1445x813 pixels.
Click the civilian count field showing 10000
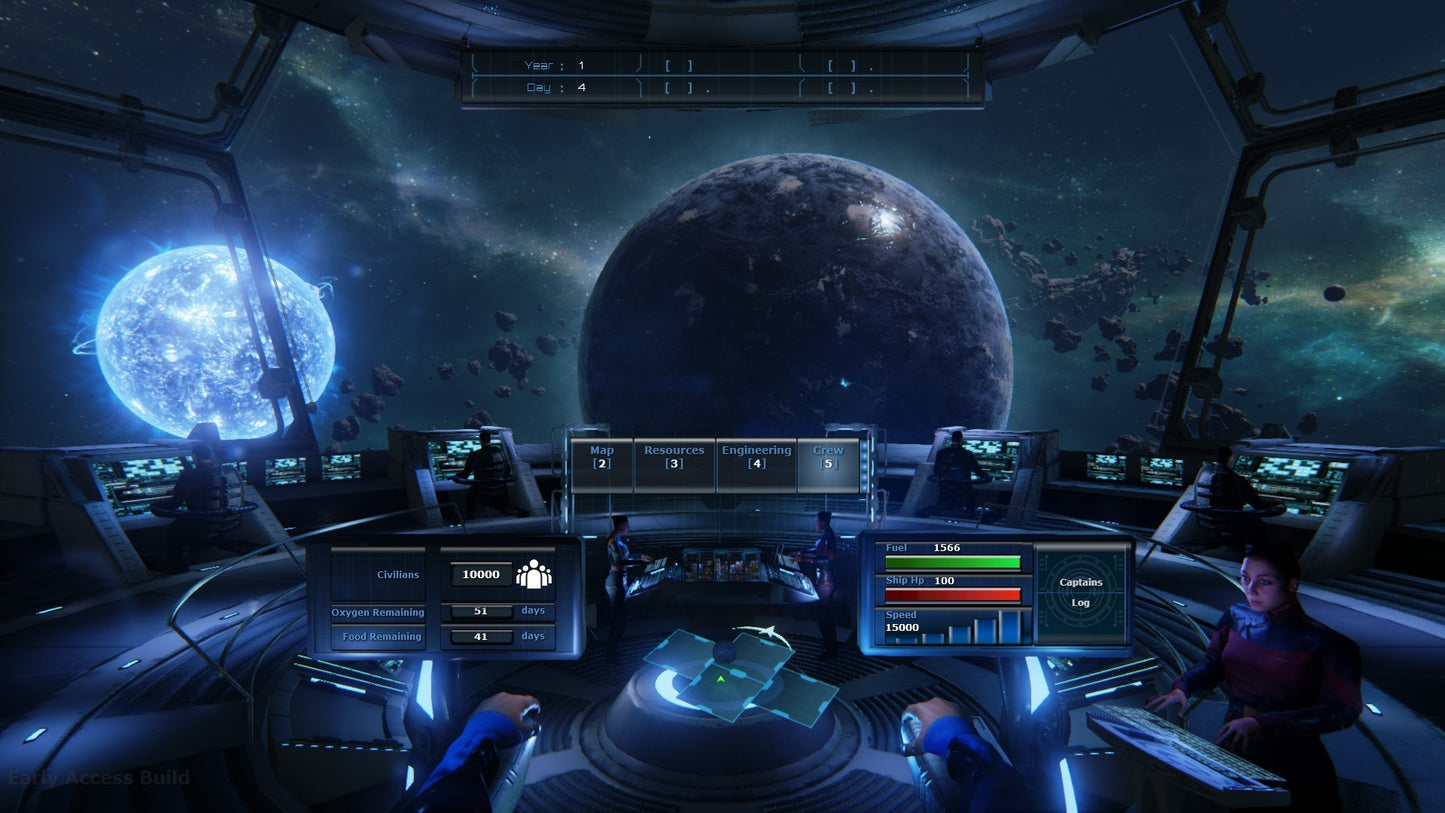pos(480,574)
